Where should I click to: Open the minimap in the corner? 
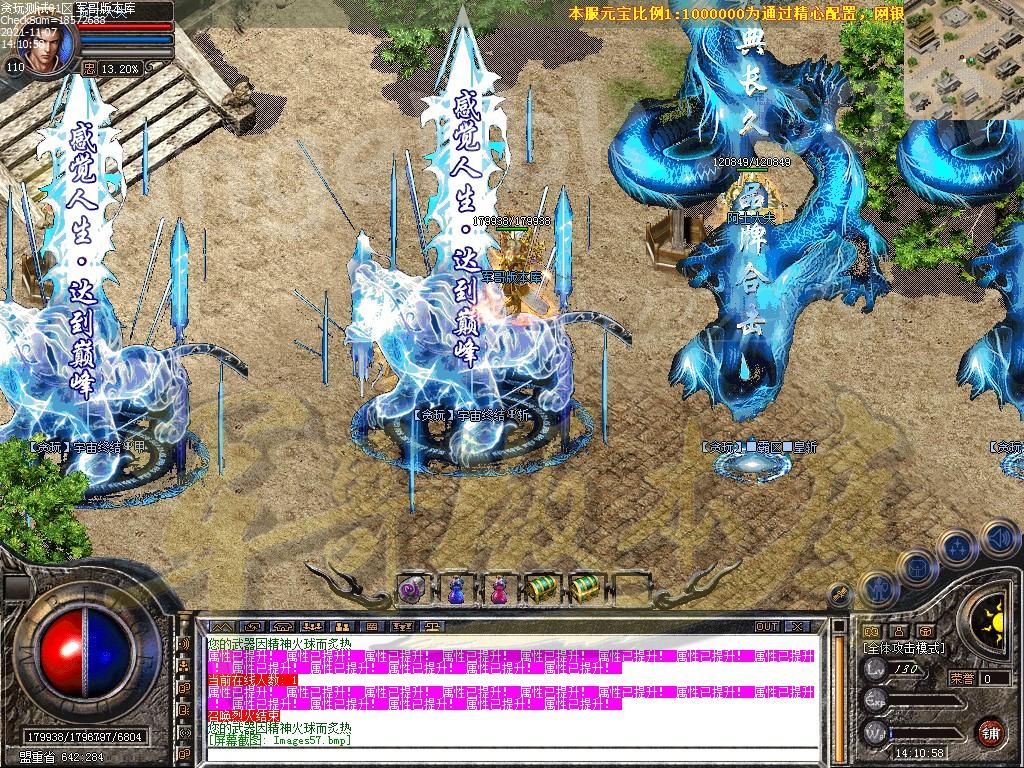[x=964, y=58]
